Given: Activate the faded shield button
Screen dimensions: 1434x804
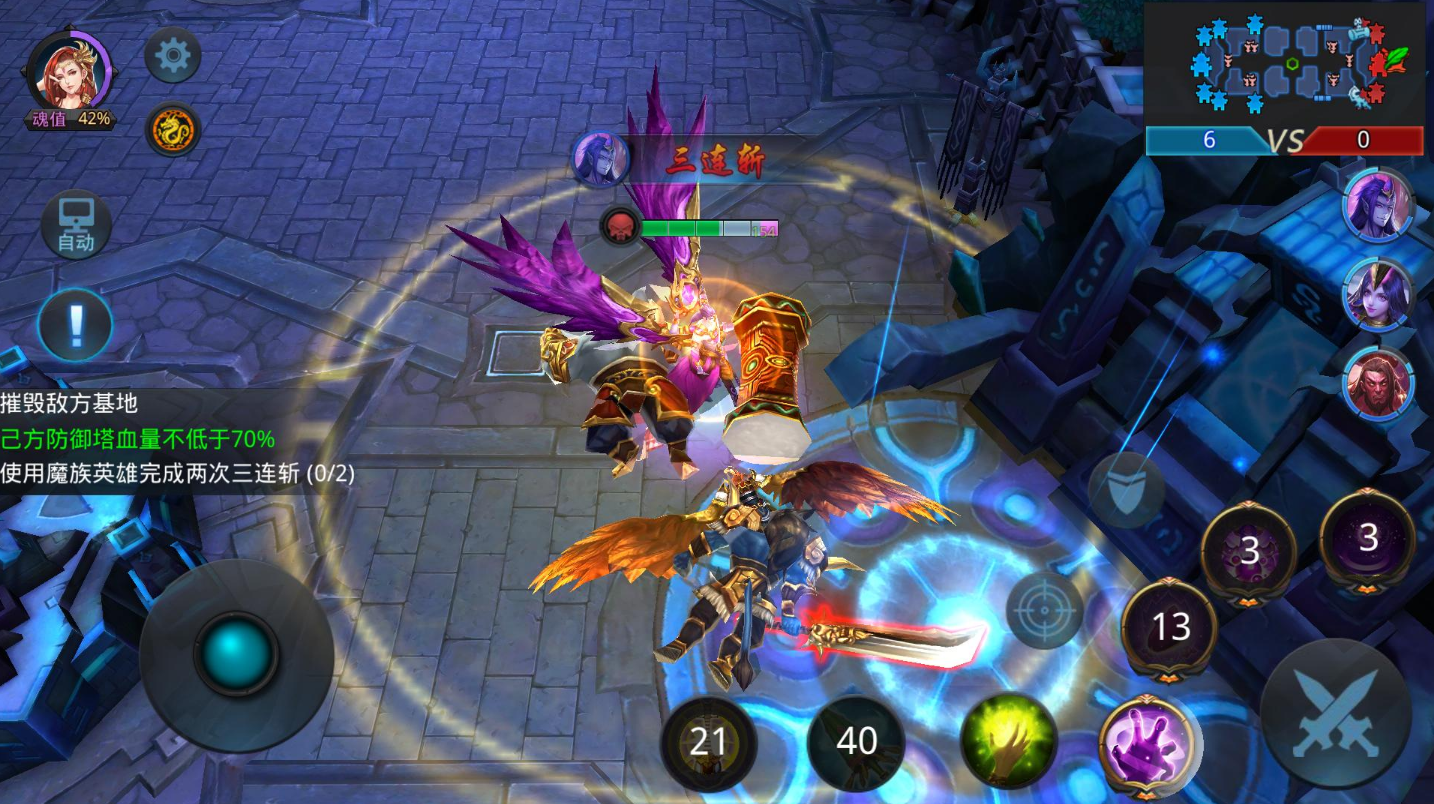Looking at the screenshot, I should coord(1127,489).
